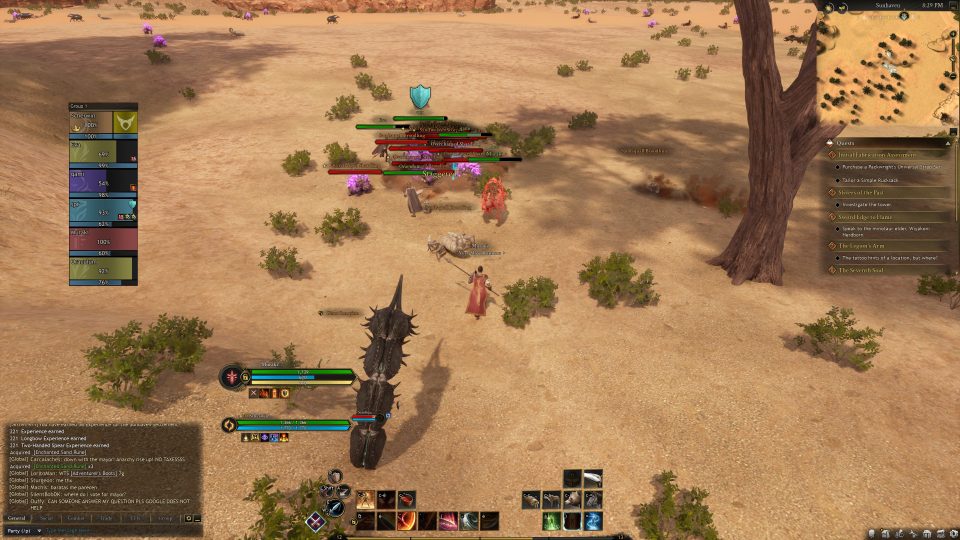Show the Group chat tab
The image size is (960, 540).
point(165,518)
